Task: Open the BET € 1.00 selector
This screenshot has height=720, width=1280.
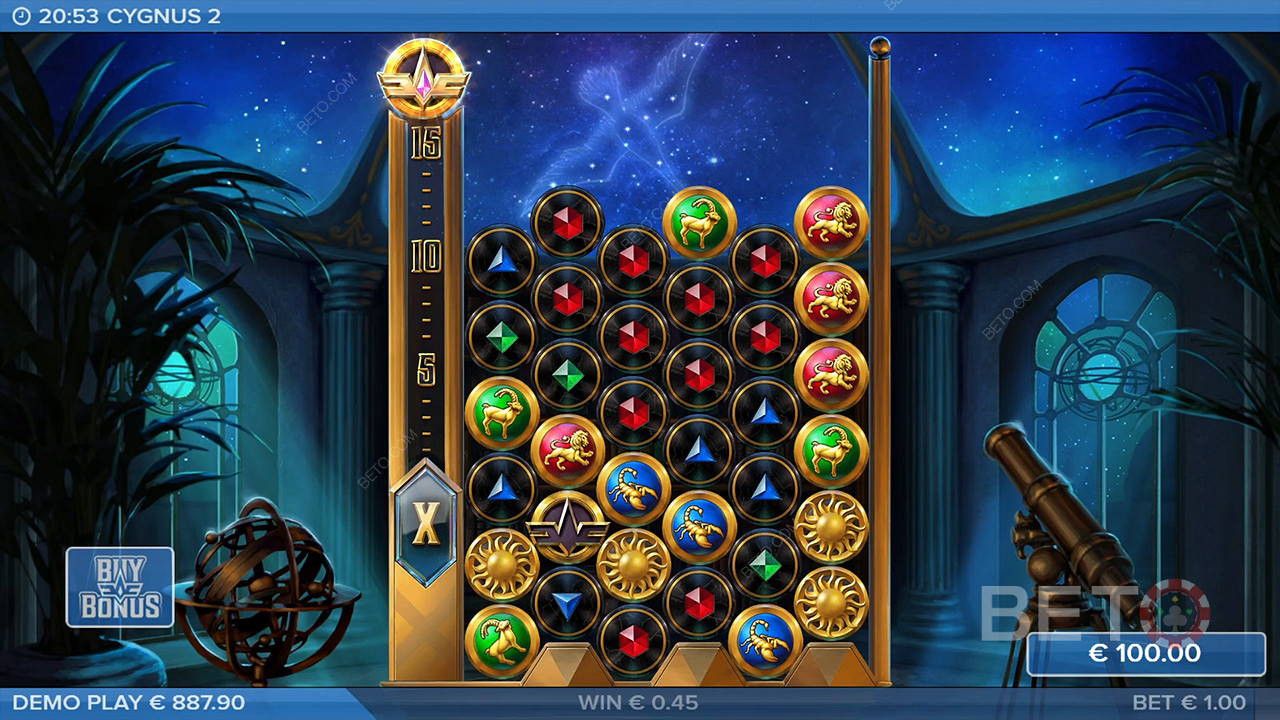Action: point(1189,703)
